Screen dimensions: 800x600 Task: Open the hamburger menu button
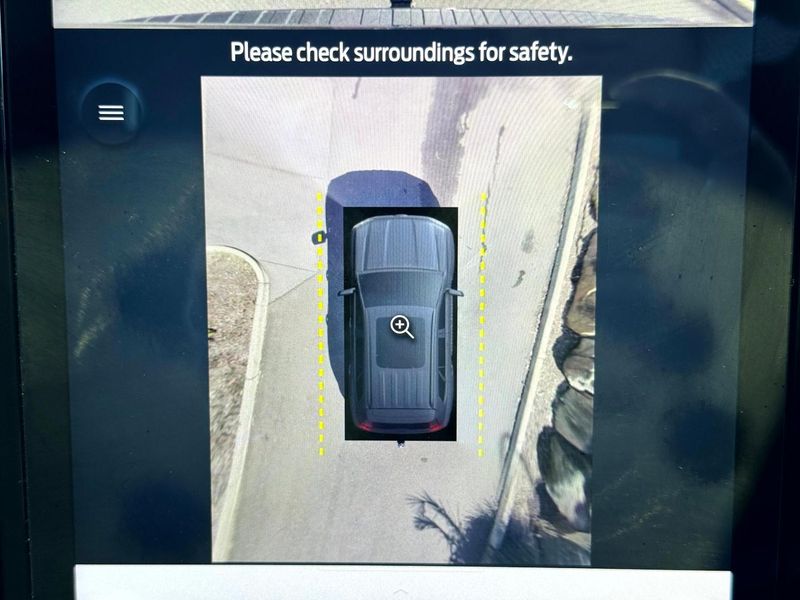(x=111, y=113)
